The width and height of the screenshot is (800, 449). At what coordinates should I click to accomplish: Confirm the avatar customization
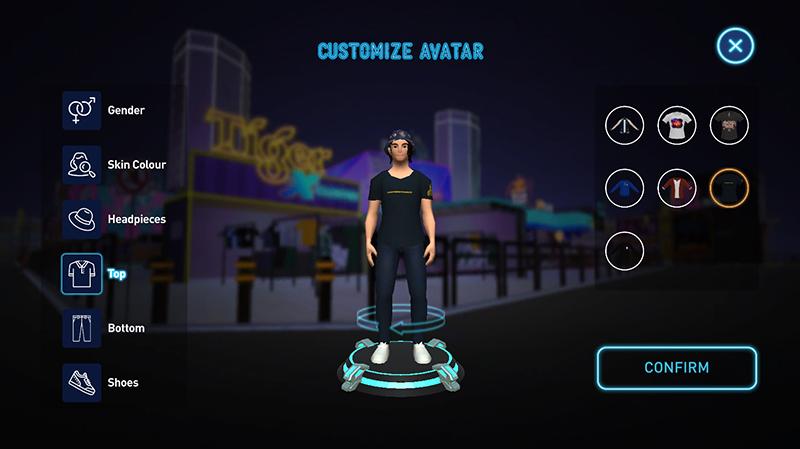[677, 367]
